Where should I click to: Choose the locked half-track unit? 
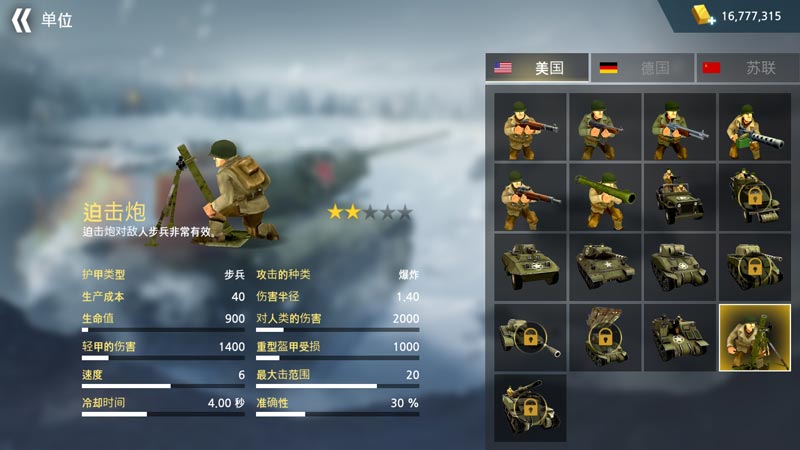point(754,197)
